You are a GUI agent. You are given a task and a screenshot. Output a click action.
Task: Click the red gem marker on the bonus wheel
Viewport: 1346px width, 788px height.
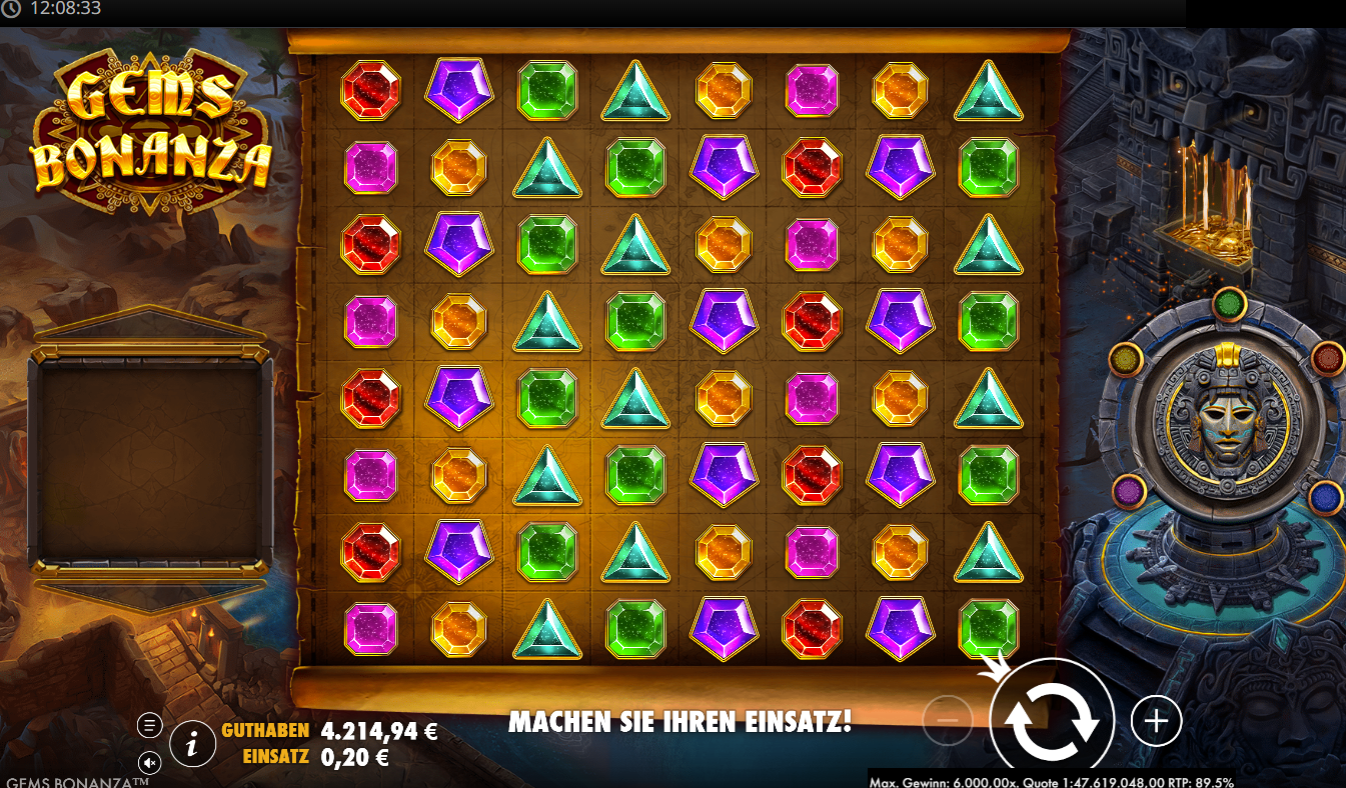click(x=1325, y=357)
